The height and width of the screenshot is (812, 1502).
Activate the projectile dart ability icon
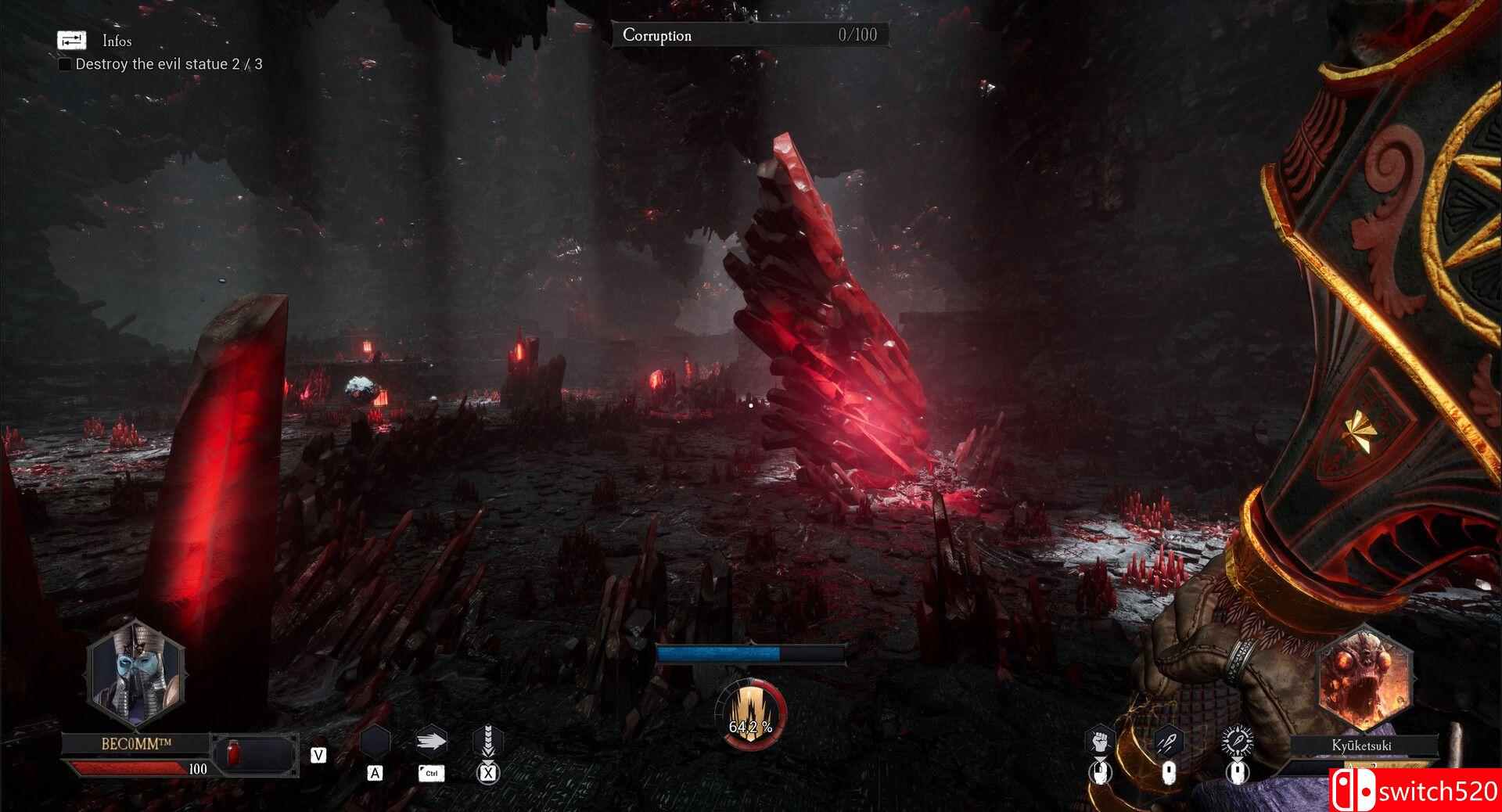click(1168, 741)
